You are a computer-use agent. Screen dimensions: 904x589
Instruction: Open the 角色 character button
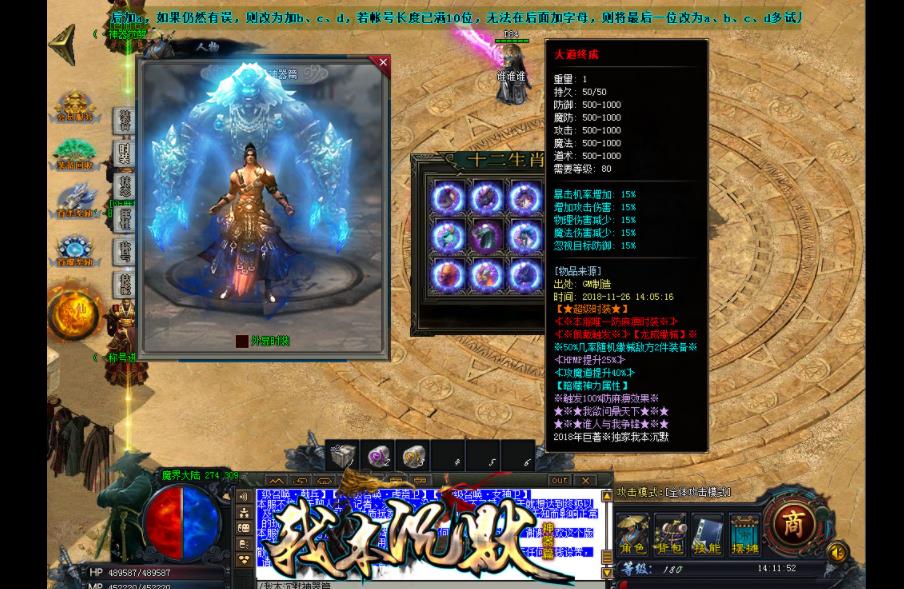tap(632, 532)
